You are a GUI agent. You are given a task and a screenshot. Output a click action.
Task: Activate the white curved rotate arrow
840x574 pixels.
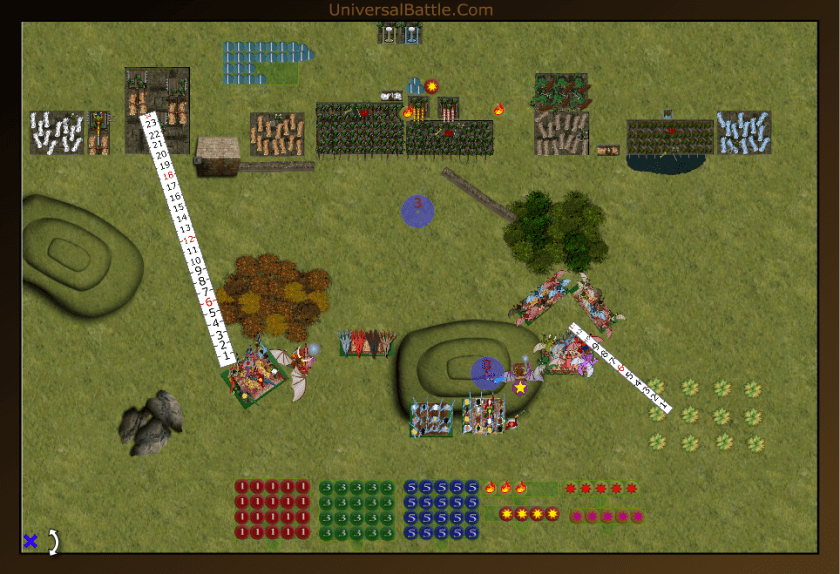coord(54,541)
